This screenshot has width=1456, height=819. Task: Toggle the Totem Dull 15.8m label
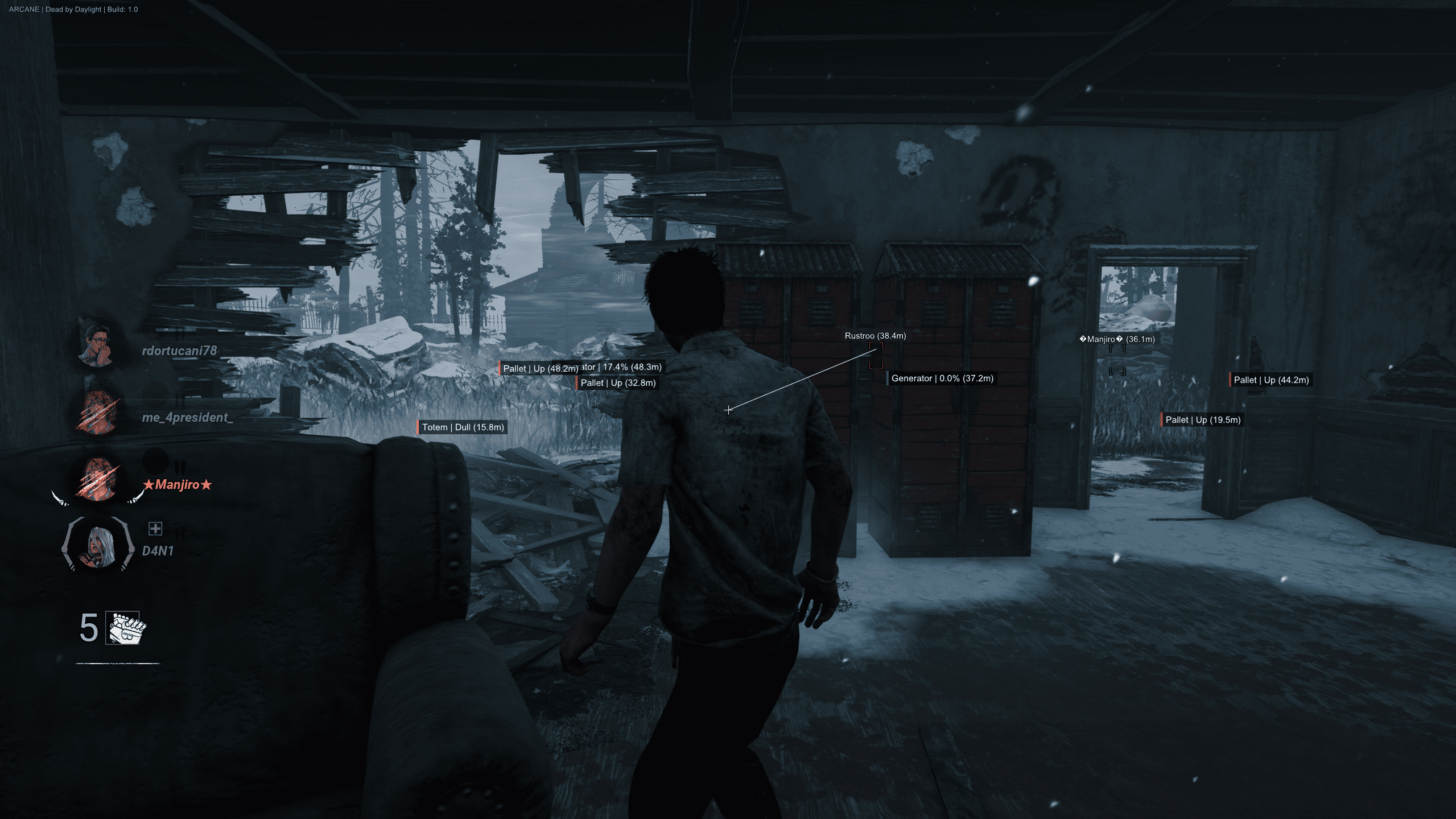tap(461, 426)
